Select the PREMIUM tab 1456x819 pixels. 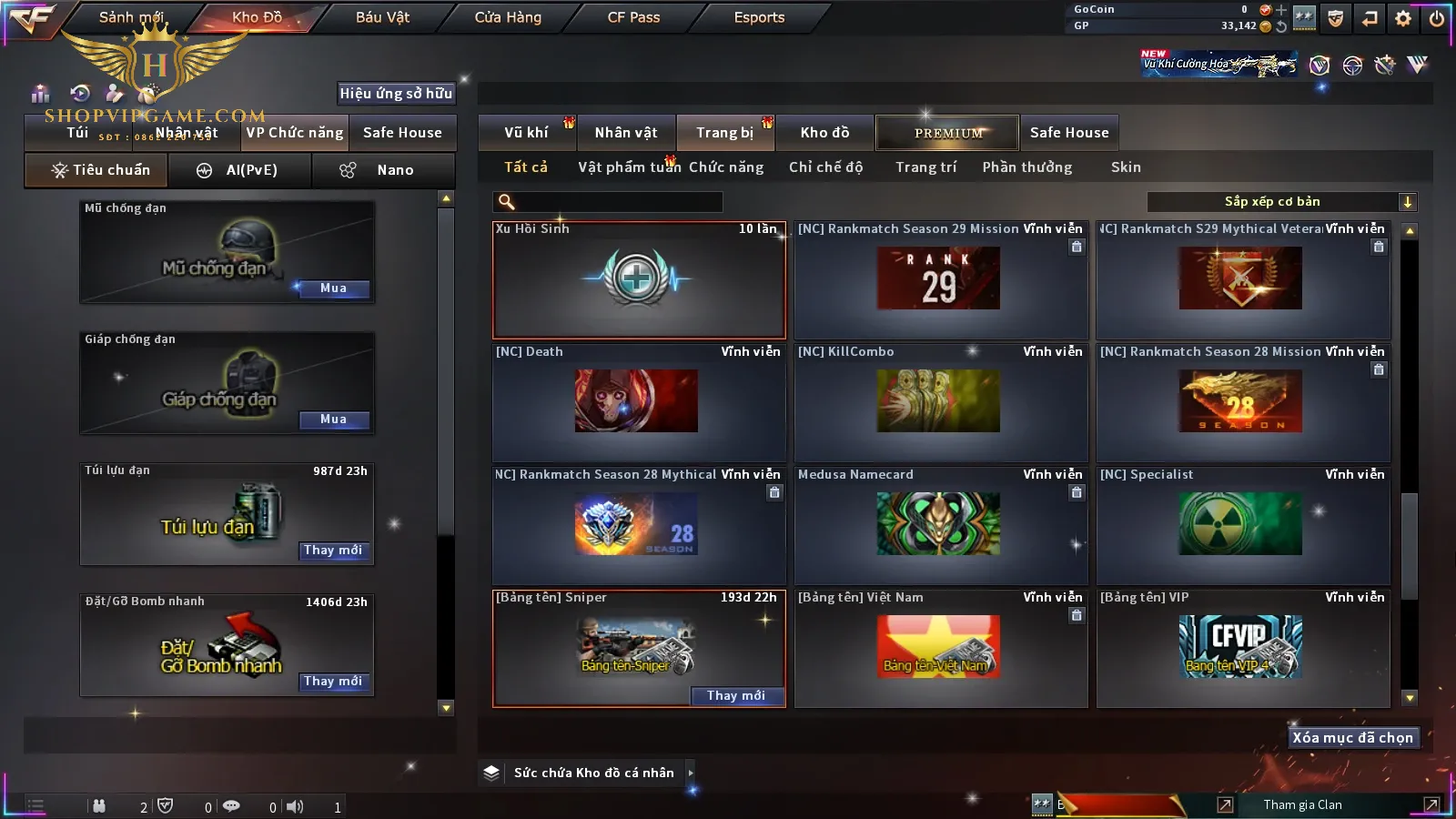pos(948,133)
